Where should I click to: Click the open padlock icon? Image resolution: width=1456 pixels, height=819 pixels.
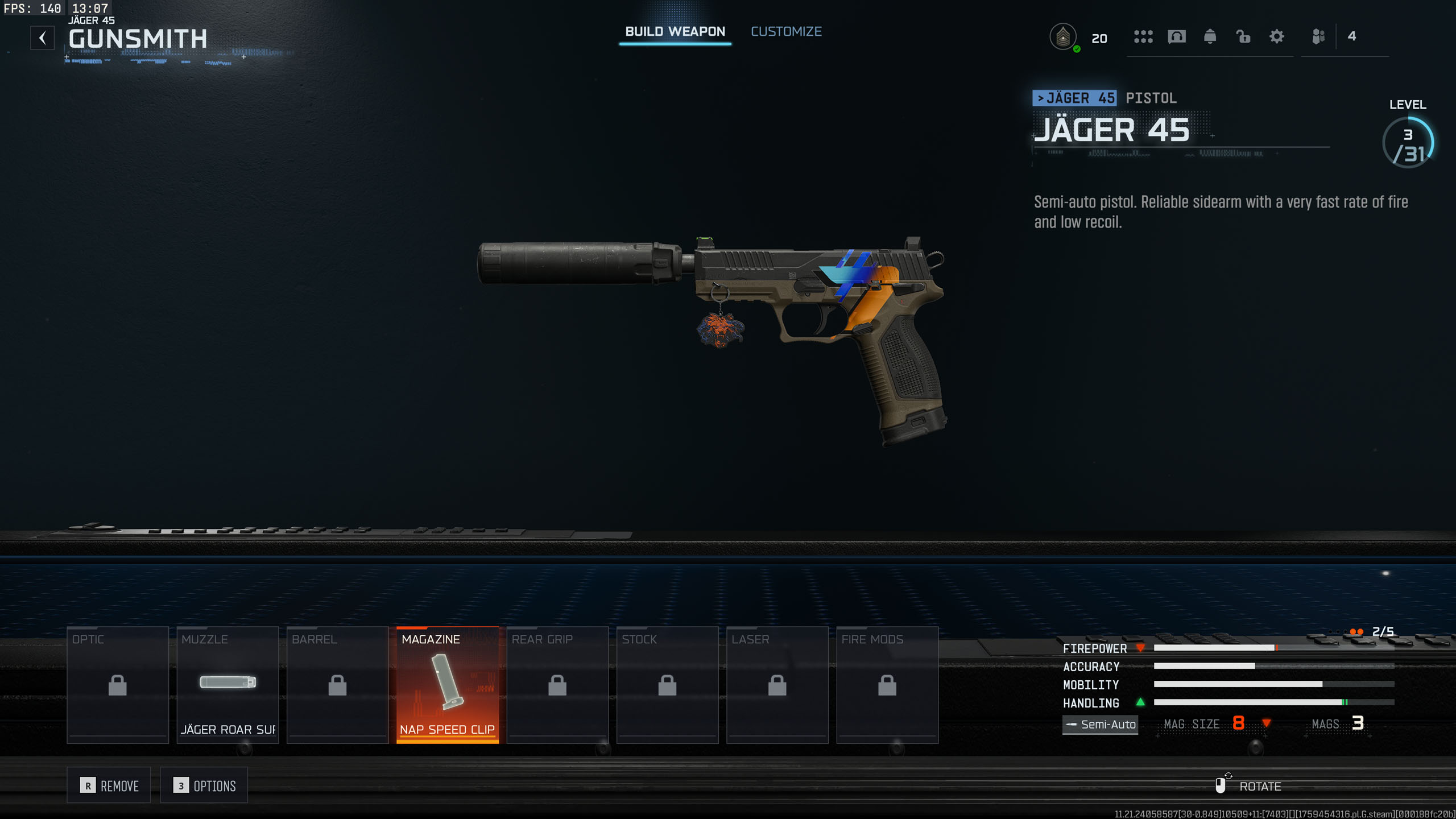pyautogui.click(x=1243, y=37)
